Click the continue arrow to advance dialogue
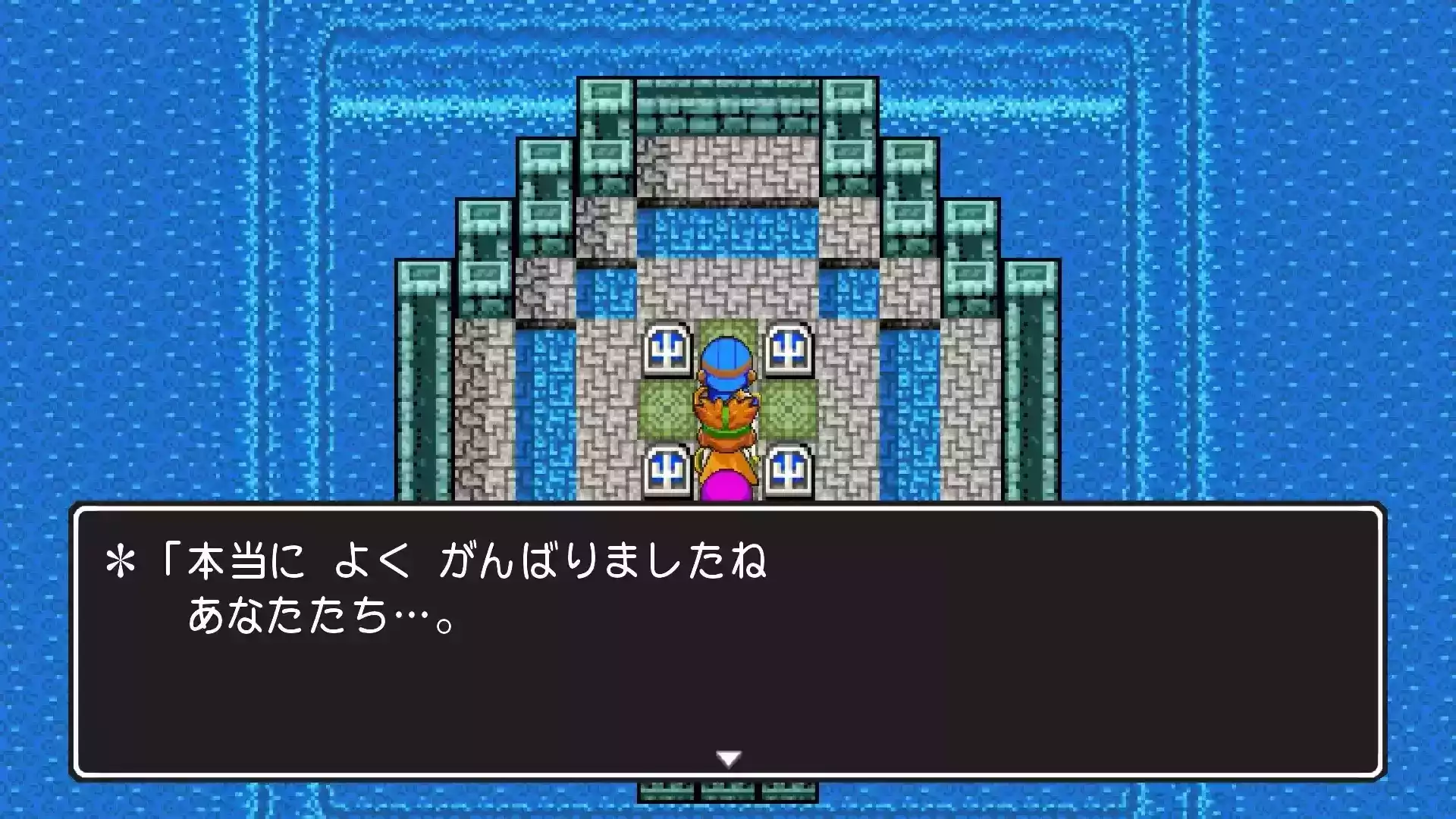Screen dimensions: 1456x819 728,756
